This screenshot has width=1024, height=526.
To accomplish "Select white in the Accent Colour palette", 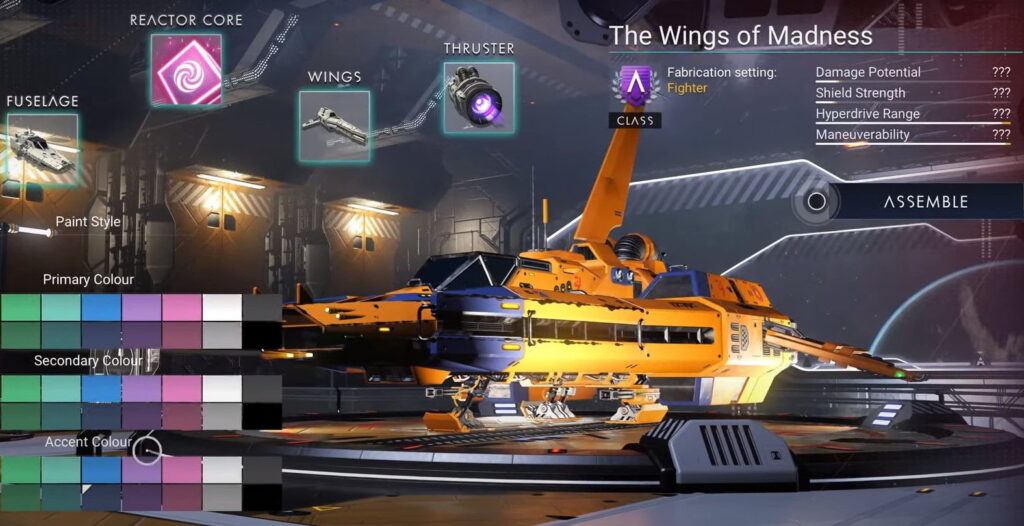I will tap(222, 469).
